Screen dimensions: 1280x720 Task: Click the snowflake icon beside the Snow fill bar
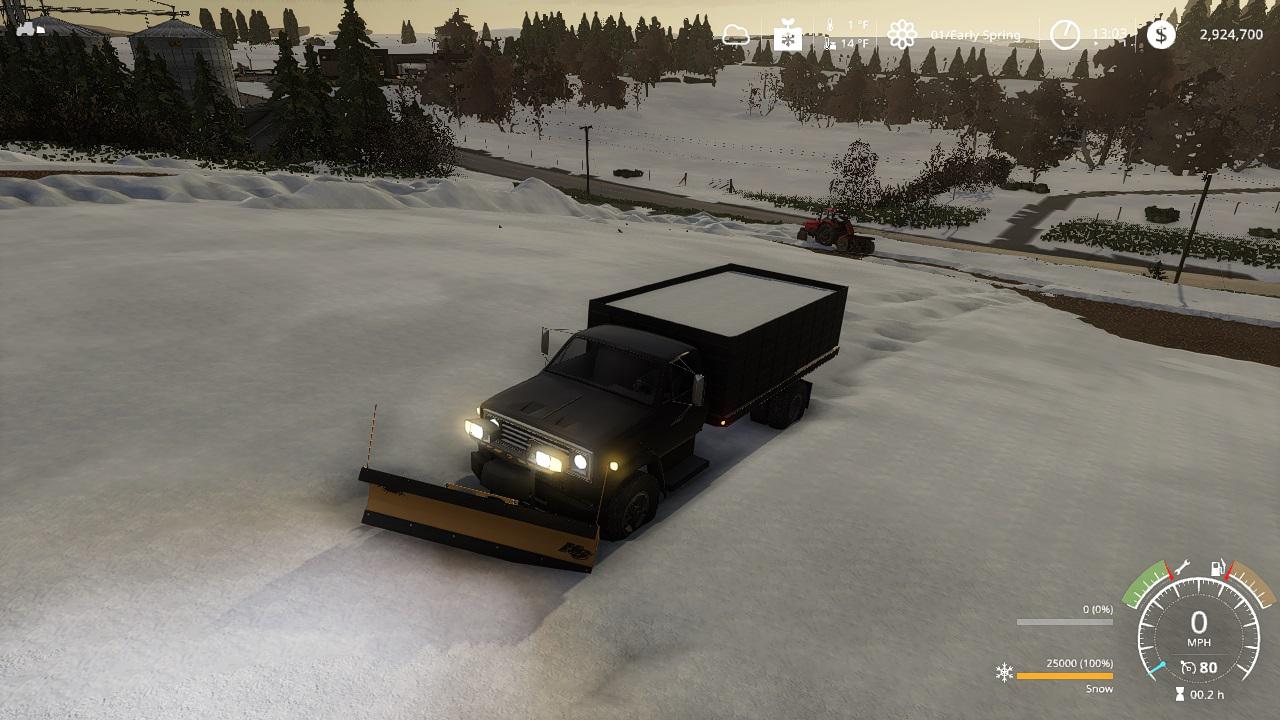(x=1004, y=672)
